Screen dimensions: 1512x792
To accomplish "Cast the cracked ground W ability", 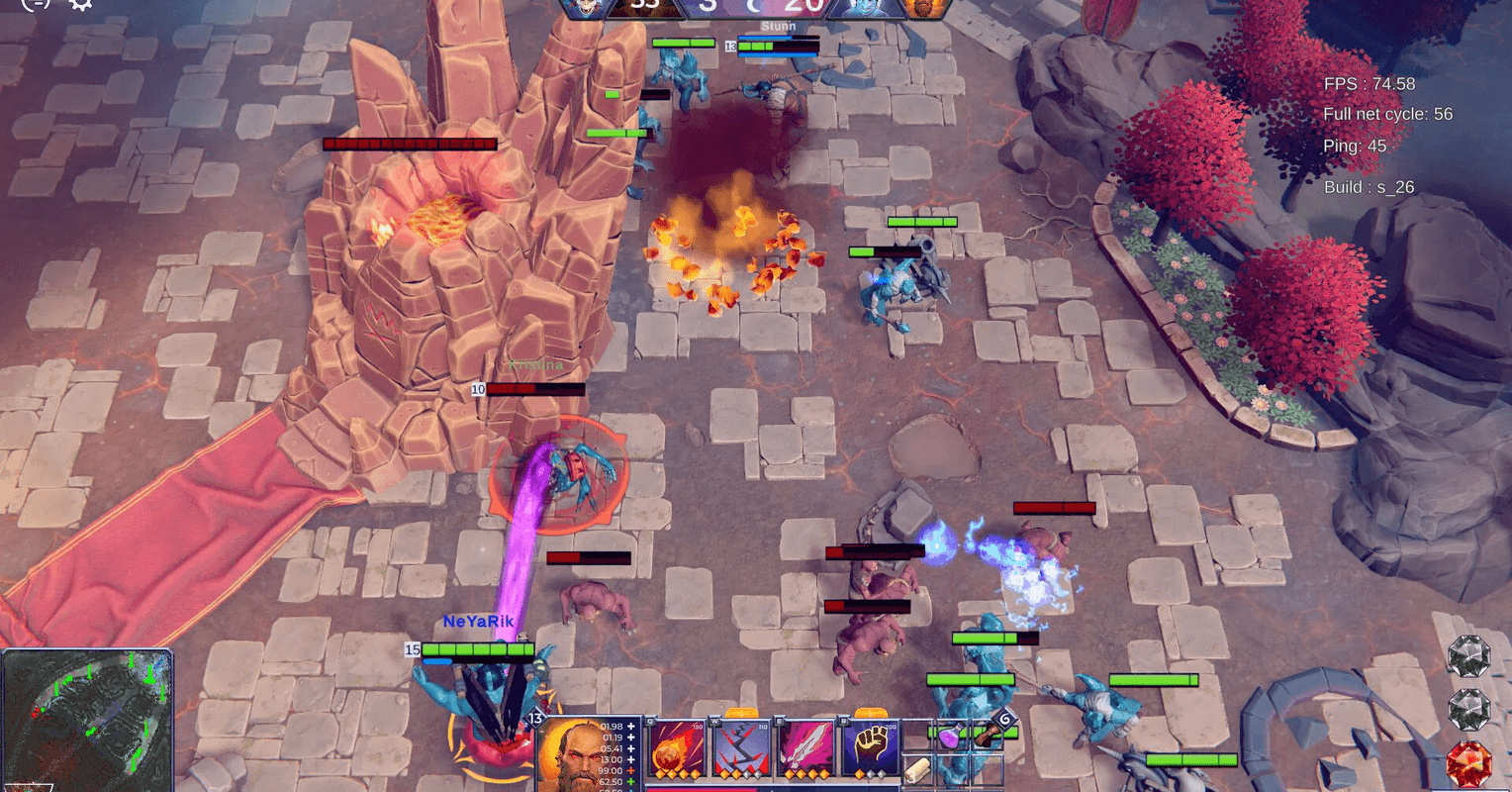I will coord(742,746).
